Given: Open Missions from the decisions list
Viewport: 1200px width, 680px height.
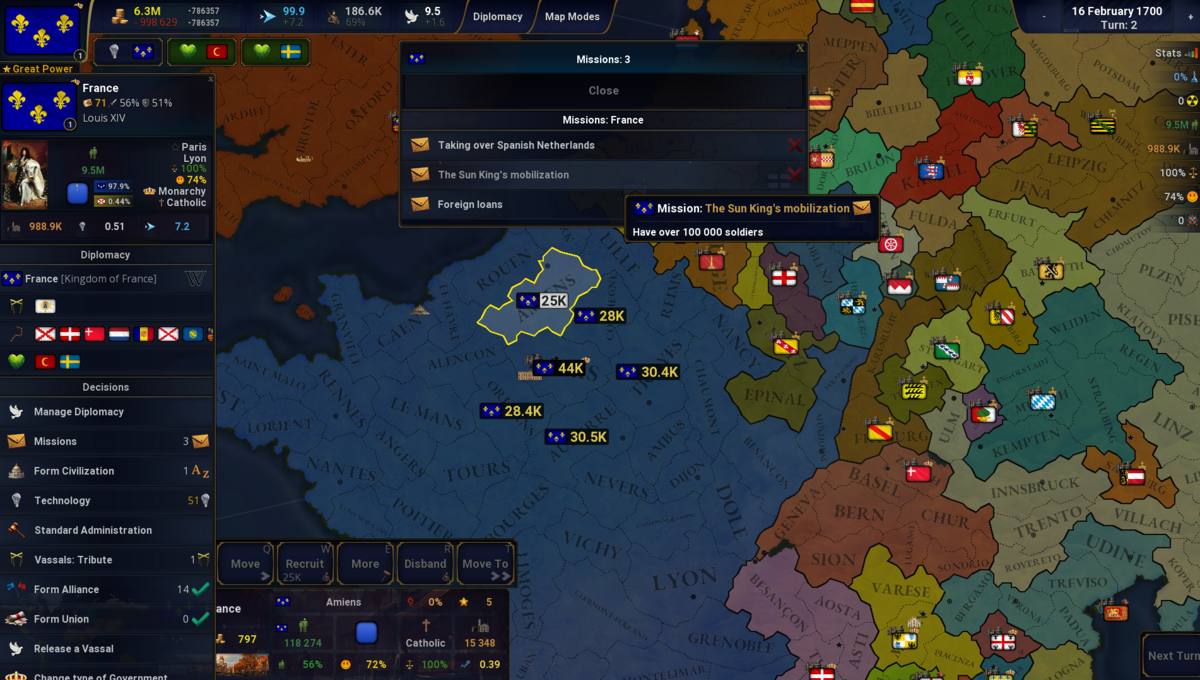Looking at the screenshot, I should click(55, 441).
